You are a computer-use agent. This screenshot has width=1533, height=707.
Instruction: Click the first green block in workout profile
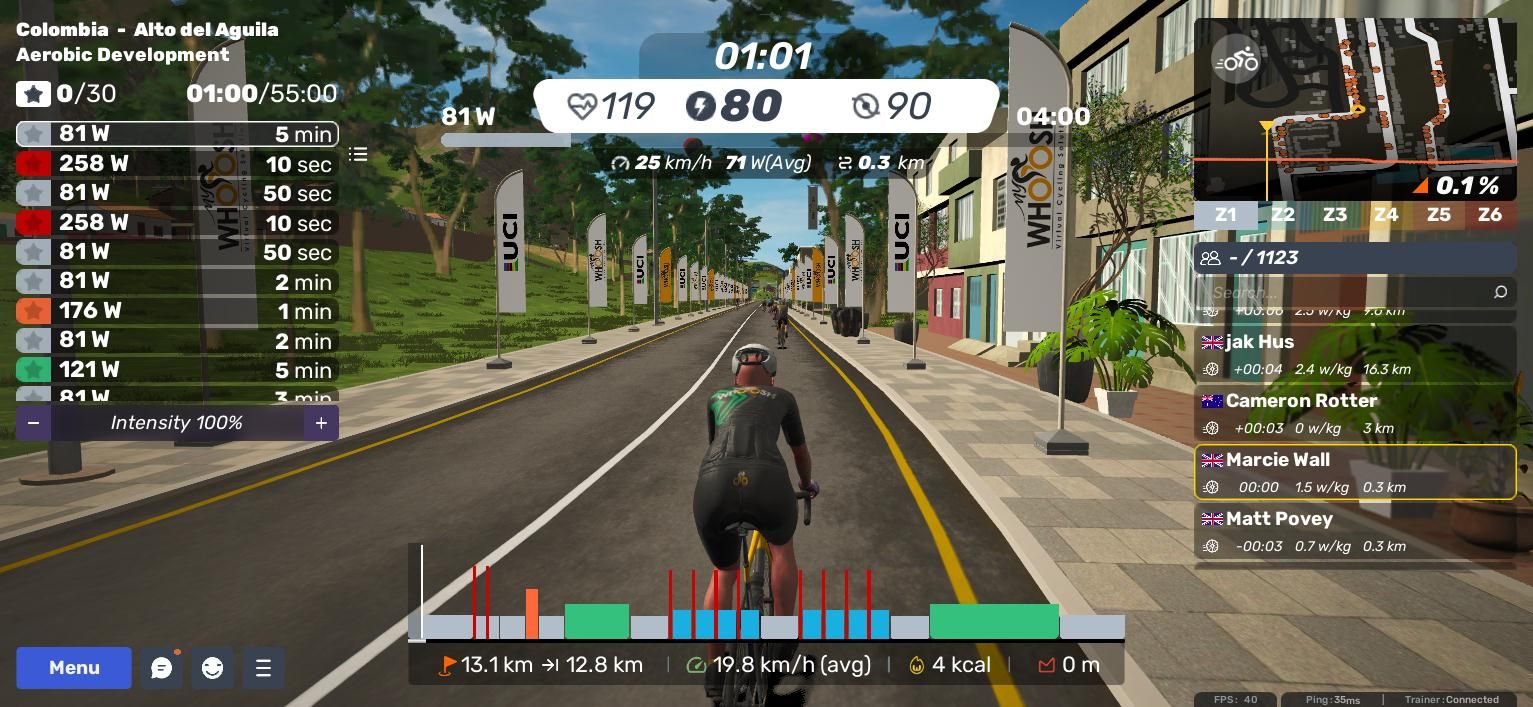coord(597,621)
